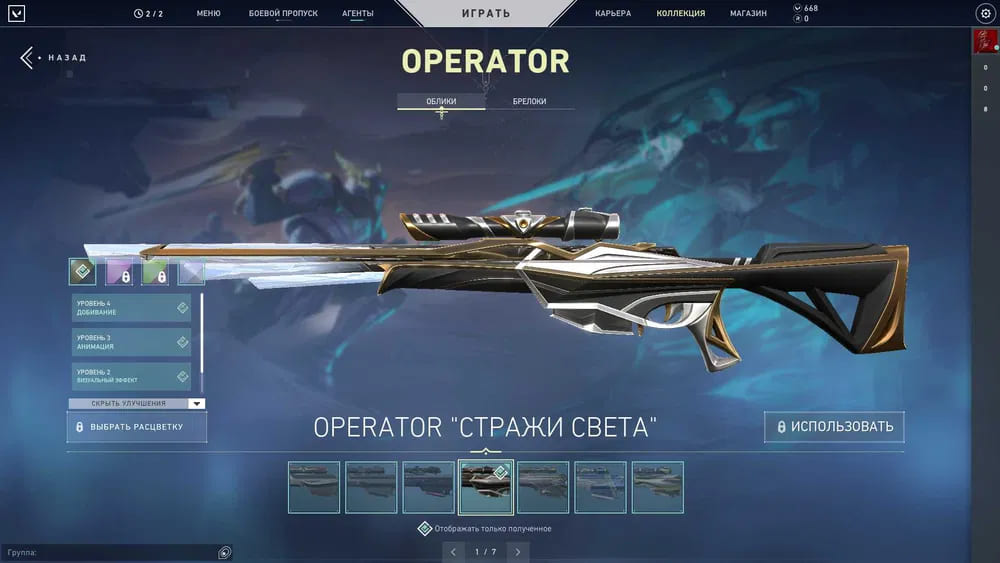
Task: Open the Коллекция section
Action: pyautogui.click(x=681, y=13)
